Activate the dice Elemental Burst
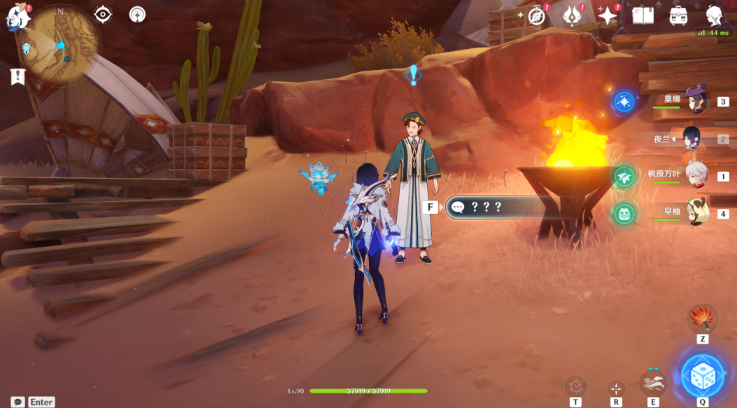Screen dimensions: 737x408 [x=702, y=376]
